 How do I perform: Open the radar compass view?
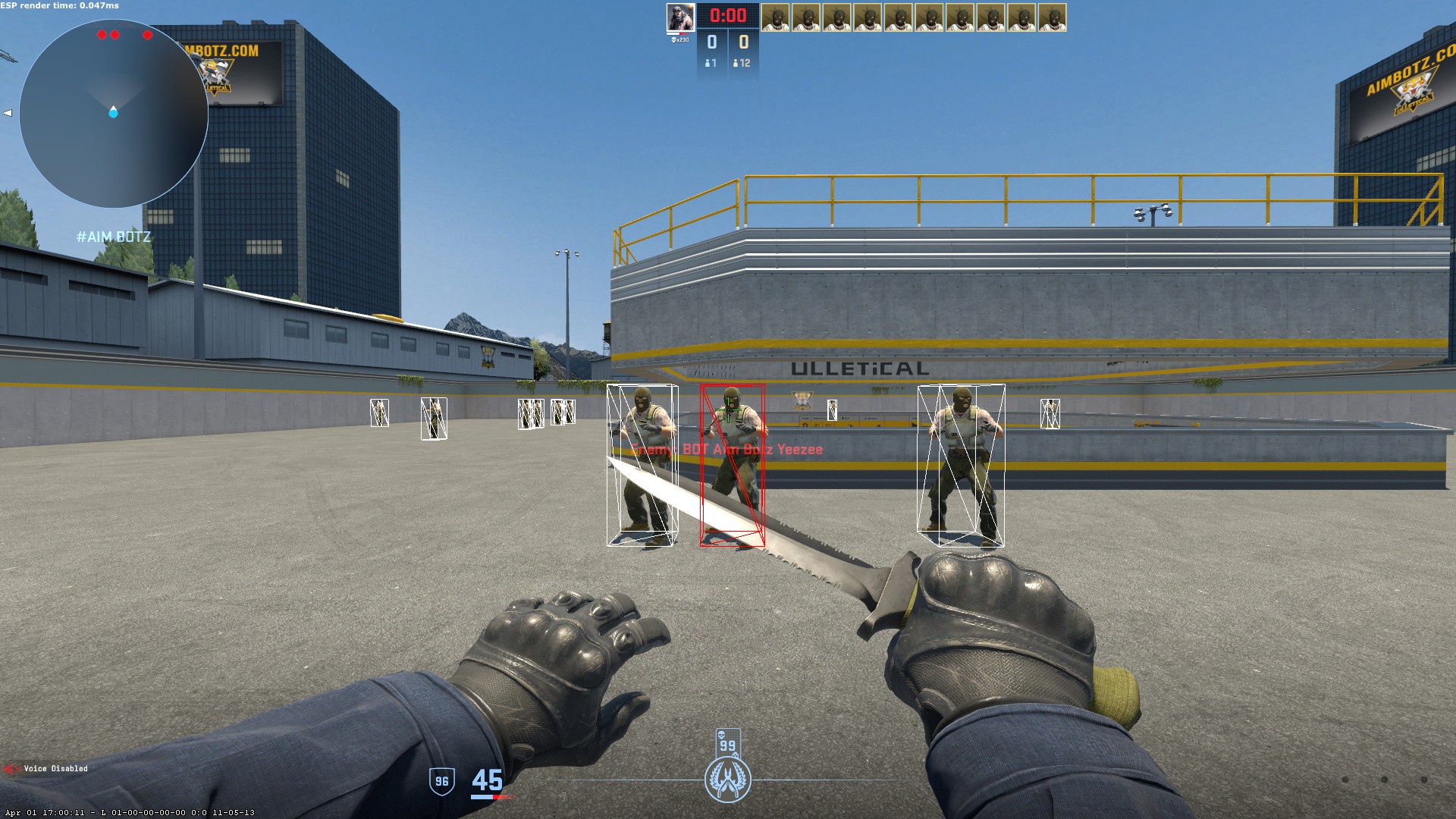pos(112,112)
